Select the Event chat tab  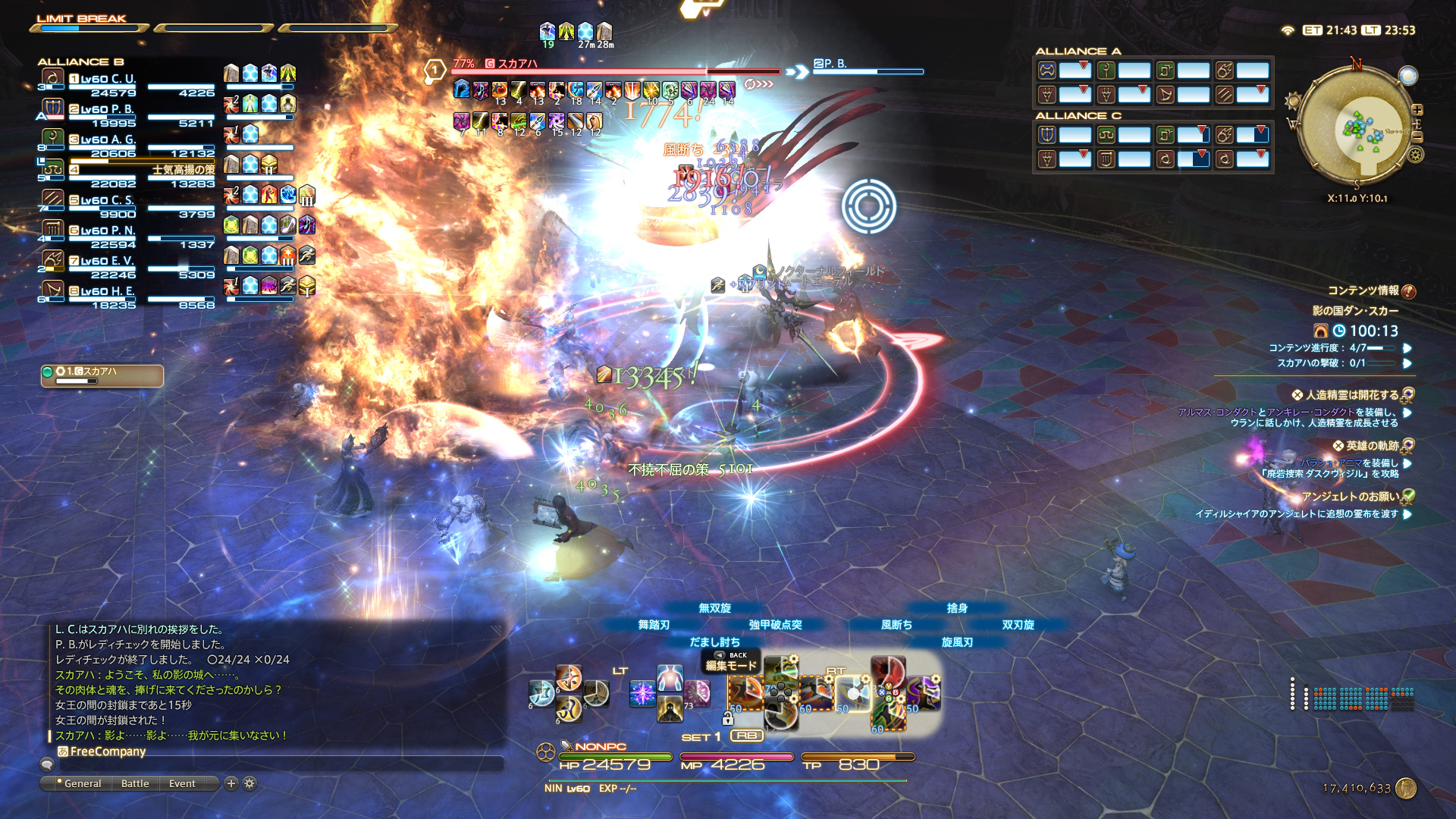point(182,783)
